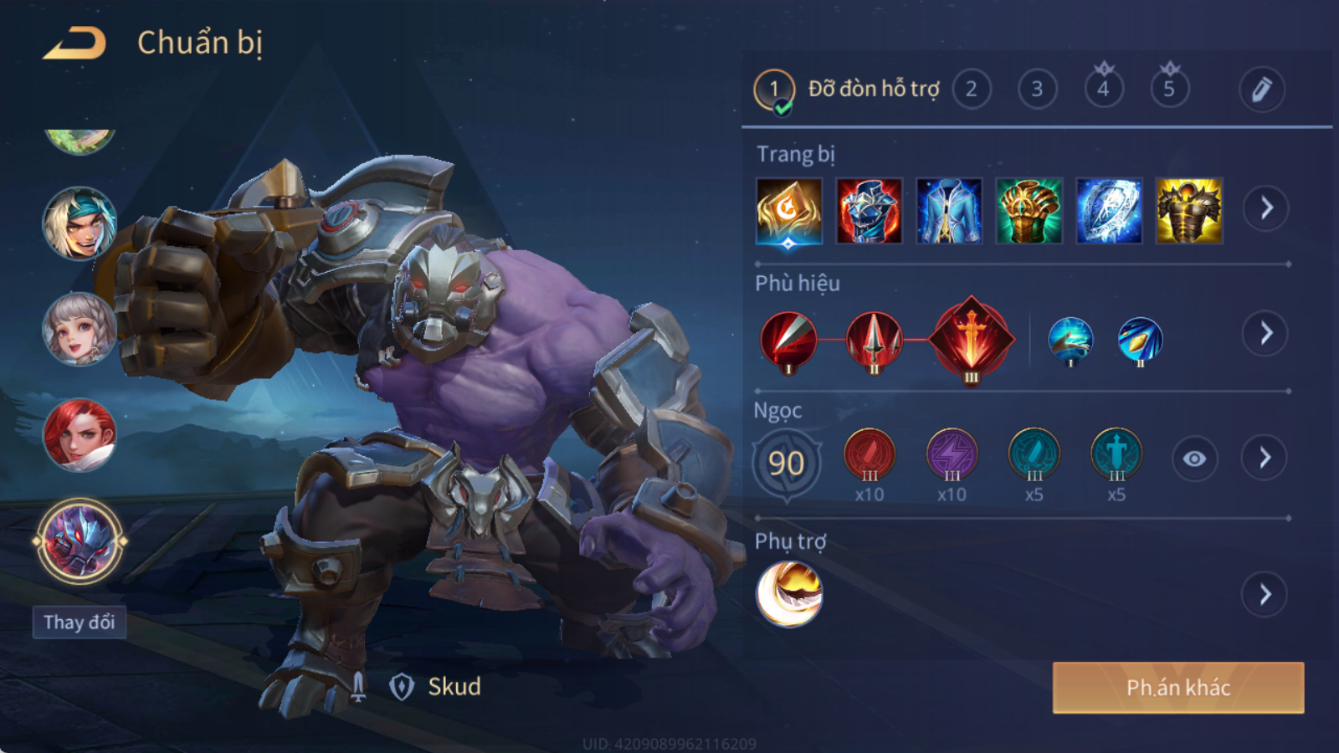Screen dimensions: 1339x753
Task: Choose the silver-haired girl hero portrait
Action: click(79, 328)
